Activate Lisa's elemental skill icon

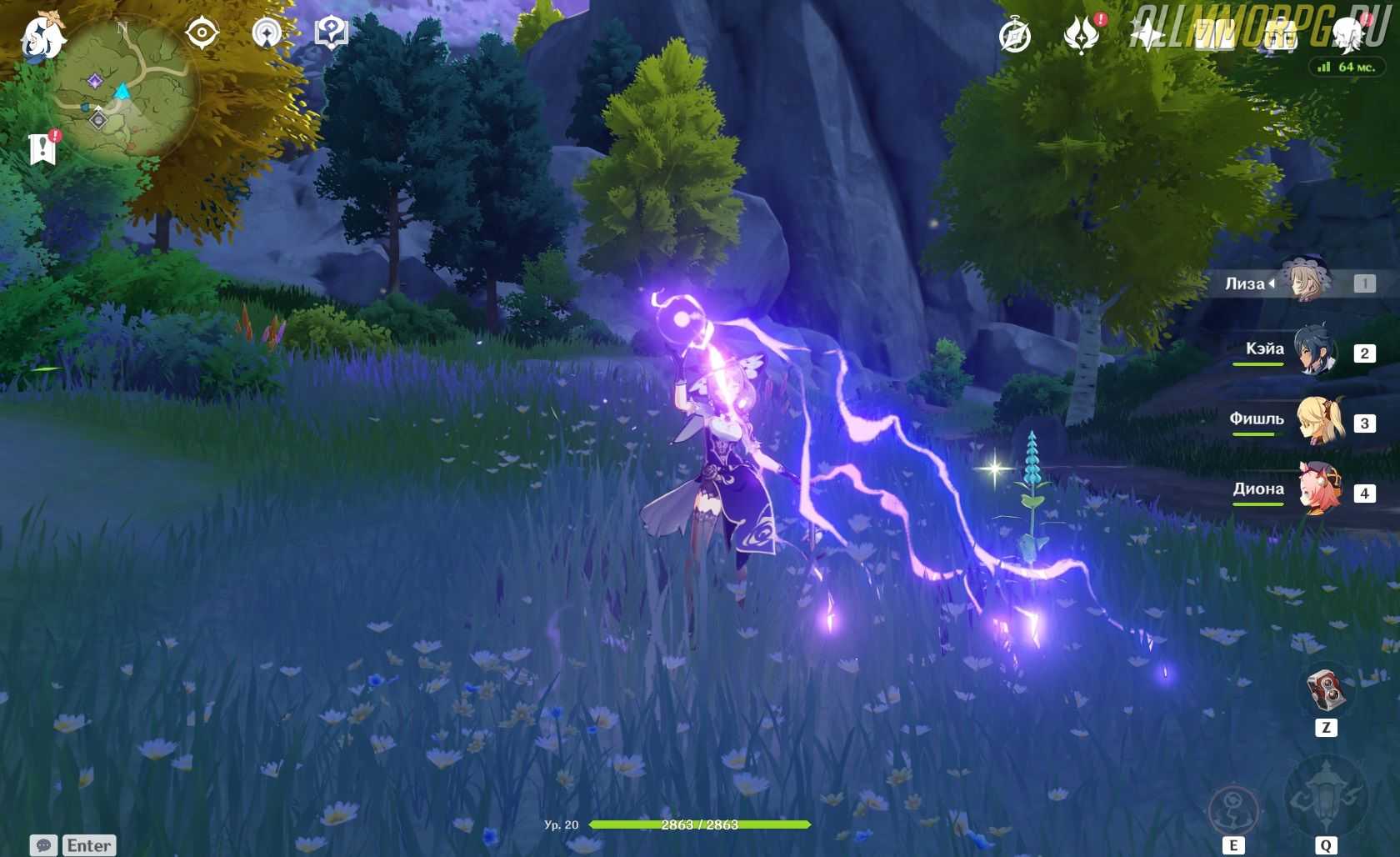1233,809
